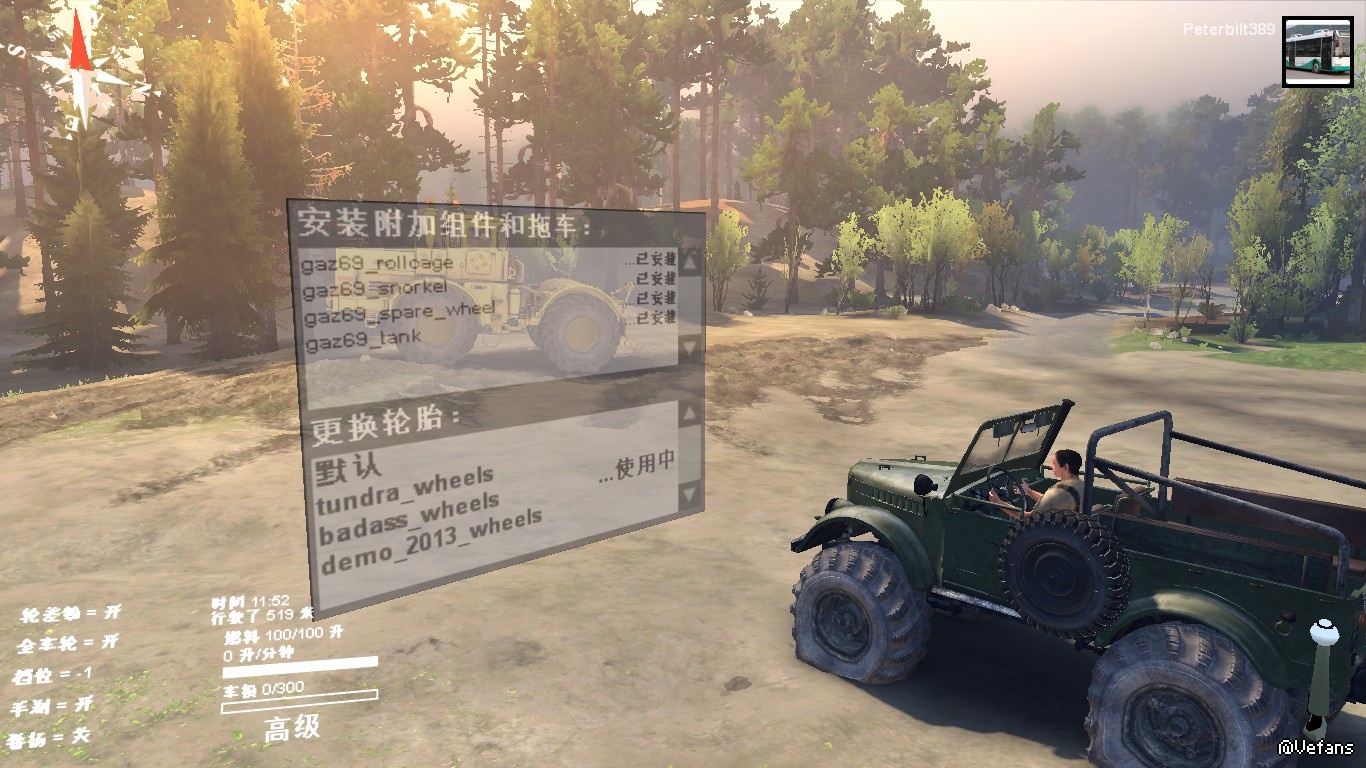Click the add-on list's up arrow

pyautogui.click(x=690, y=262)
